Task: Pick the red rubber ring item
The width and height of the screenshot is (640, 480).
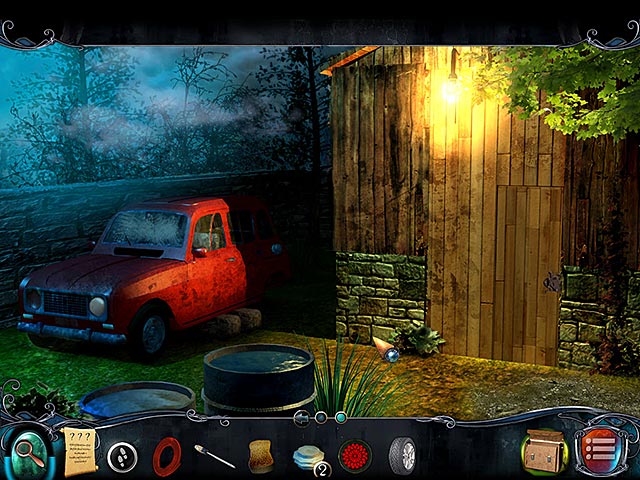Action: [167, 456]
